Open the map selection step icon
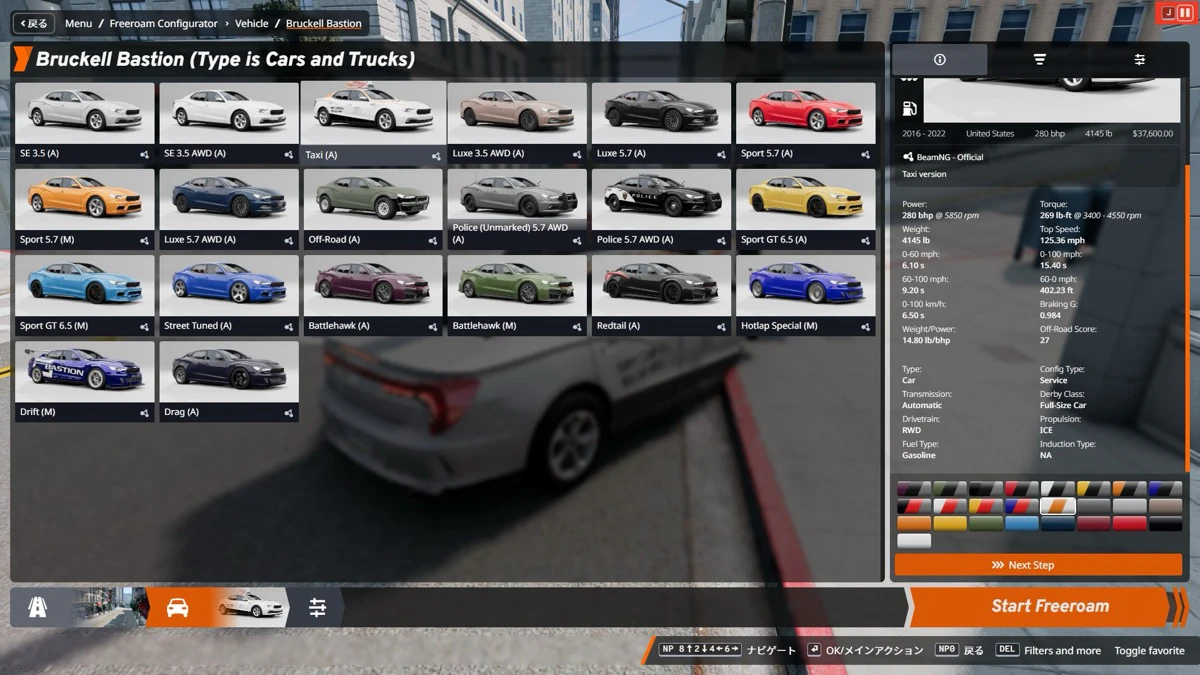Image resolution: width=1200 pixels, height=675 pixels. tap(38, 607)
